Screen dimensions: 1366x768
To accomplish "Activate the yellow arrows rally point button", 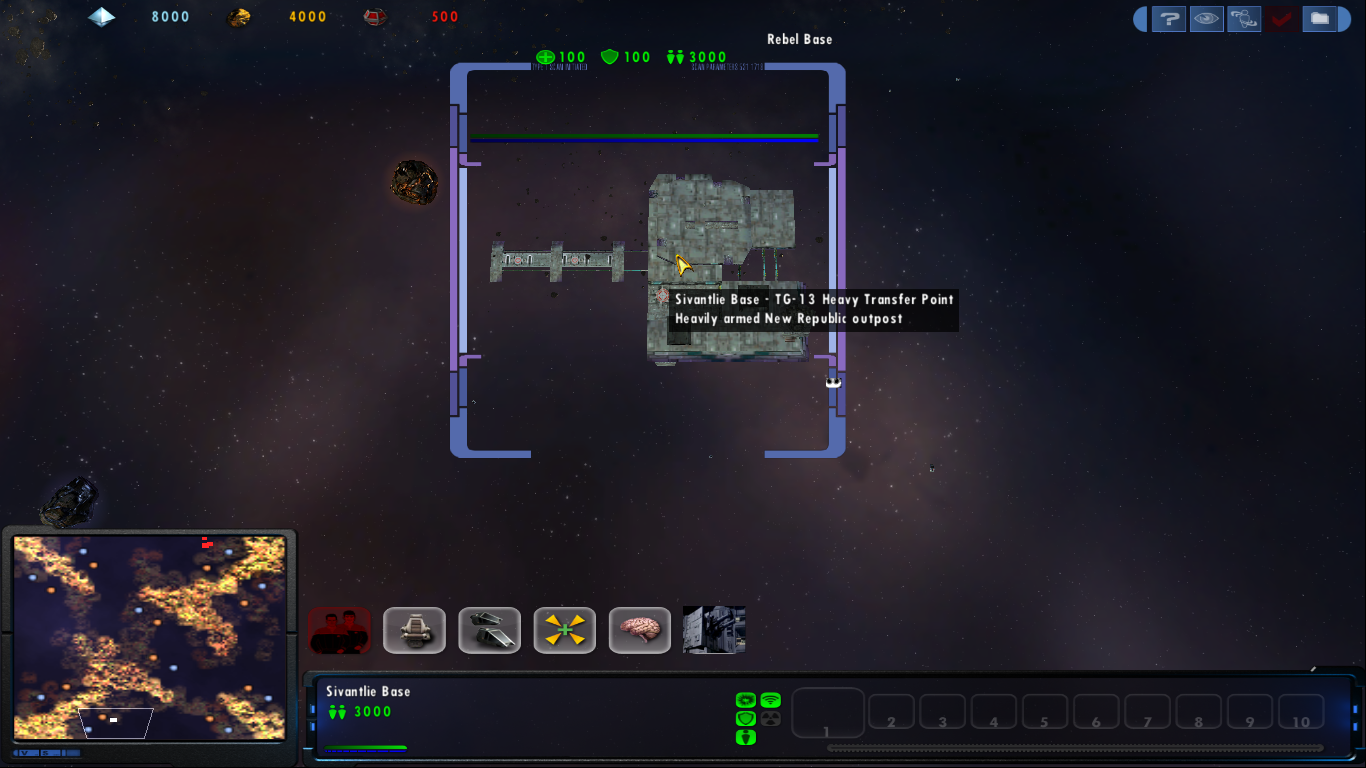I will coord(564,630).
